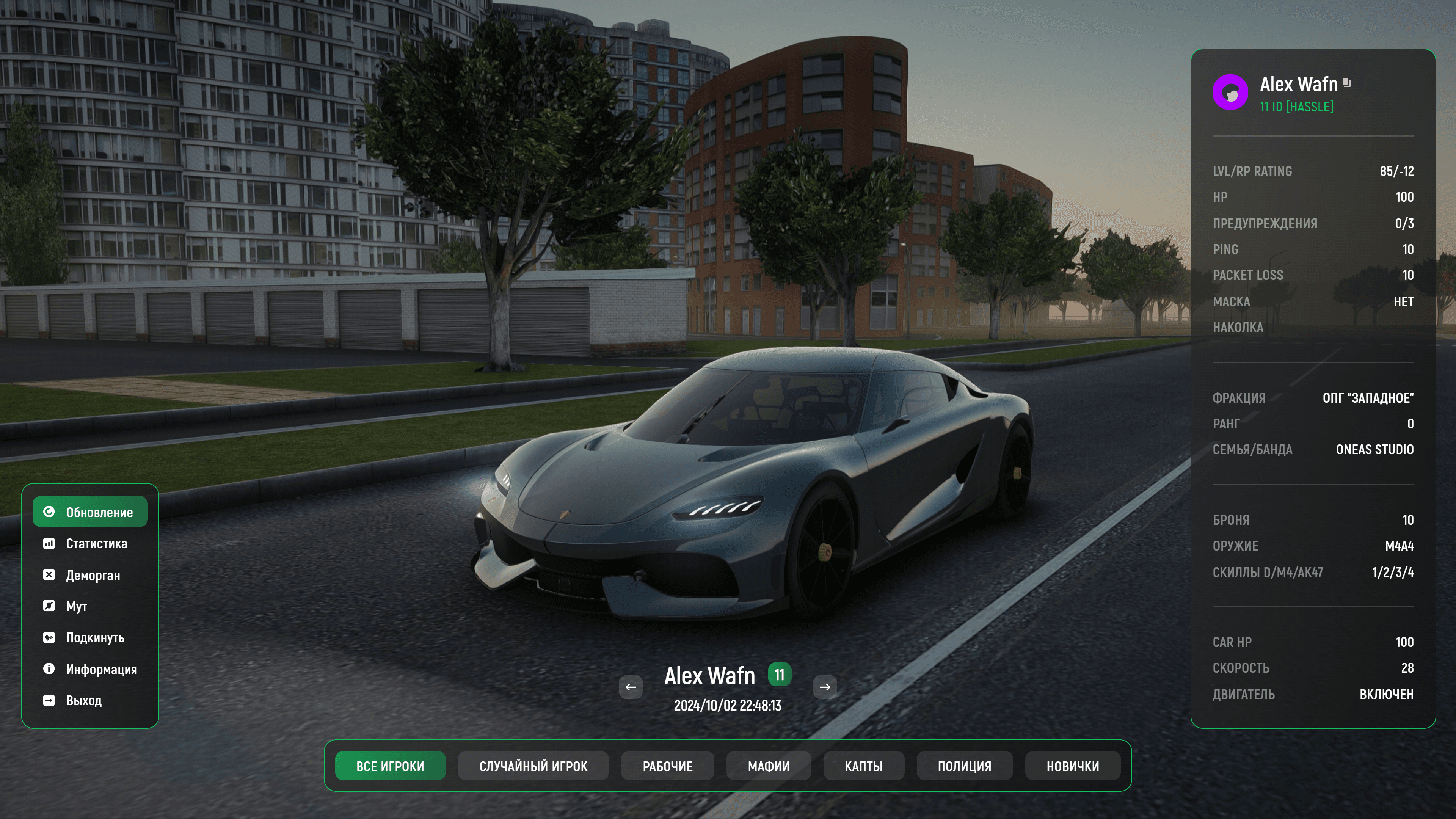Show the НОВИЧКИ category
This screenshot has height=819, width=1456.
pos(1073,766)
